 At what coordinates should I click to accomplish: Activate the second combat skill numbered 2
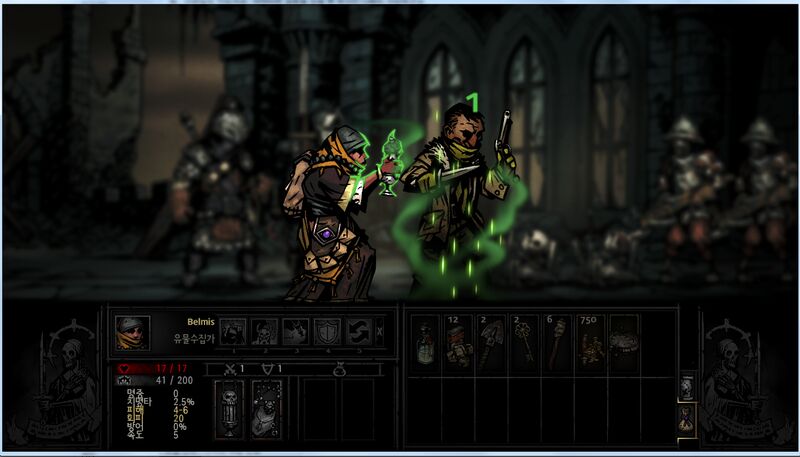[265, 332]
